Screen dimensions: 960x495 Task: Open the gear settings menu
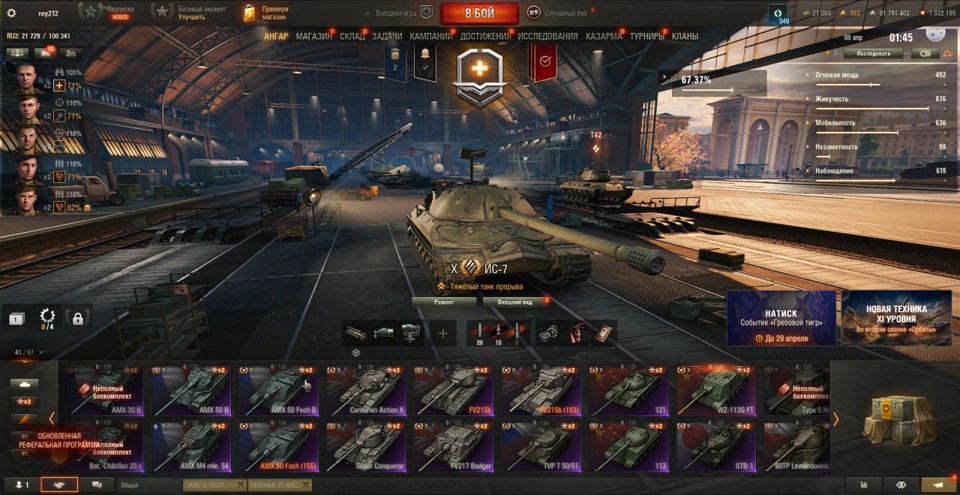click(12, 13)
